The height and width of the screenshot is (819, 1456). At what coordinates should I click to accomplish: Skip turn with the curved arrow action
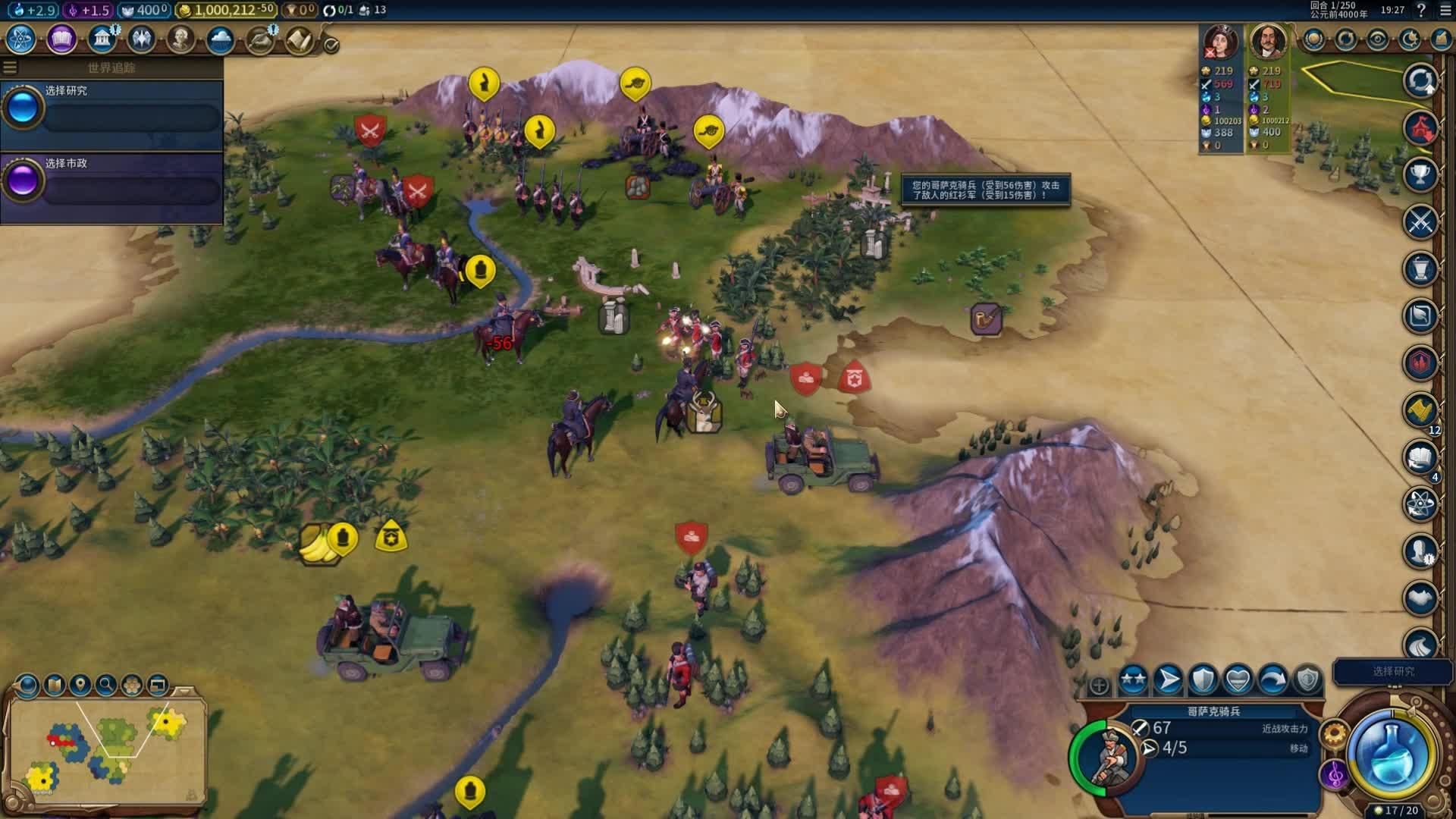(1272, 679)
